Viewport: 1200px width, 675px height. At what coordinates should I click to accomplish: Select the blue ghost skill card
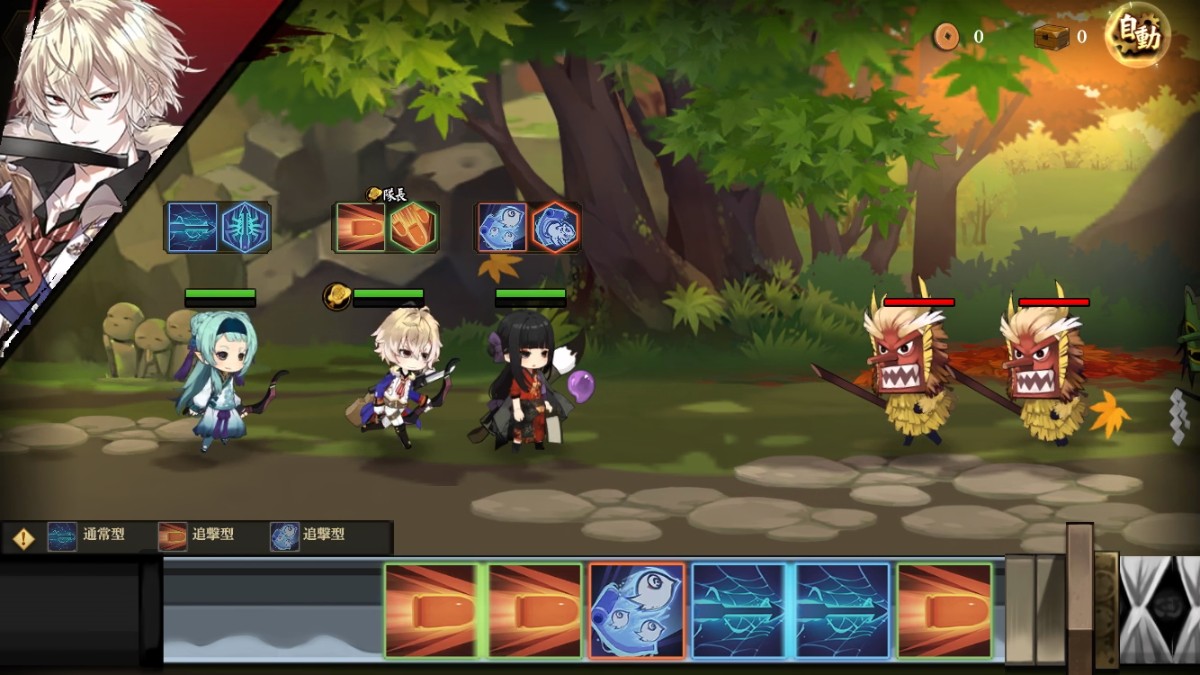(637, 610)
